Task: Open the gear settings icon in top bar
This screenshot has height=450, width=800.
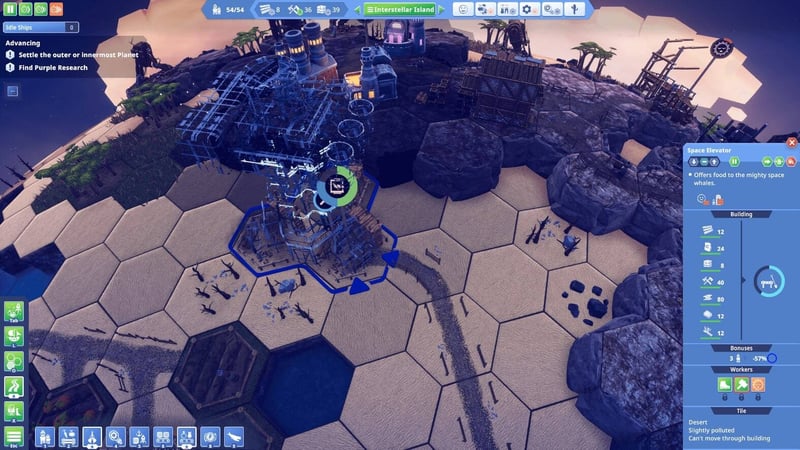Action: (527, 9)
